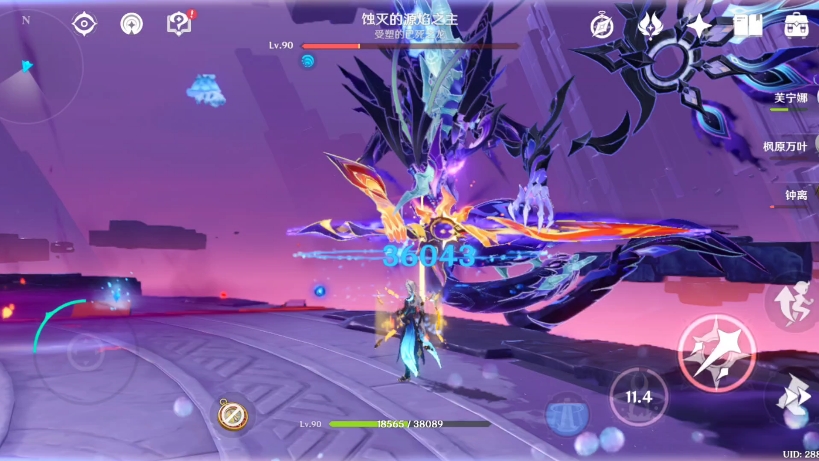This screenshot has width=819, height=461.
Task: Switch to party member 钟离
Action: click(x=797, y=196)
